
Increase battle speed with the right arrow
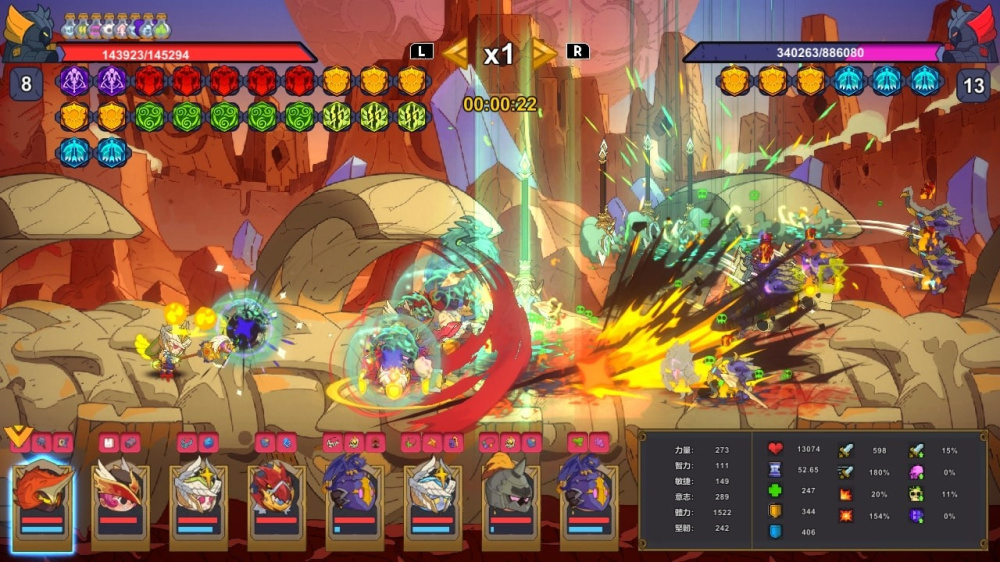pos(543,53)
